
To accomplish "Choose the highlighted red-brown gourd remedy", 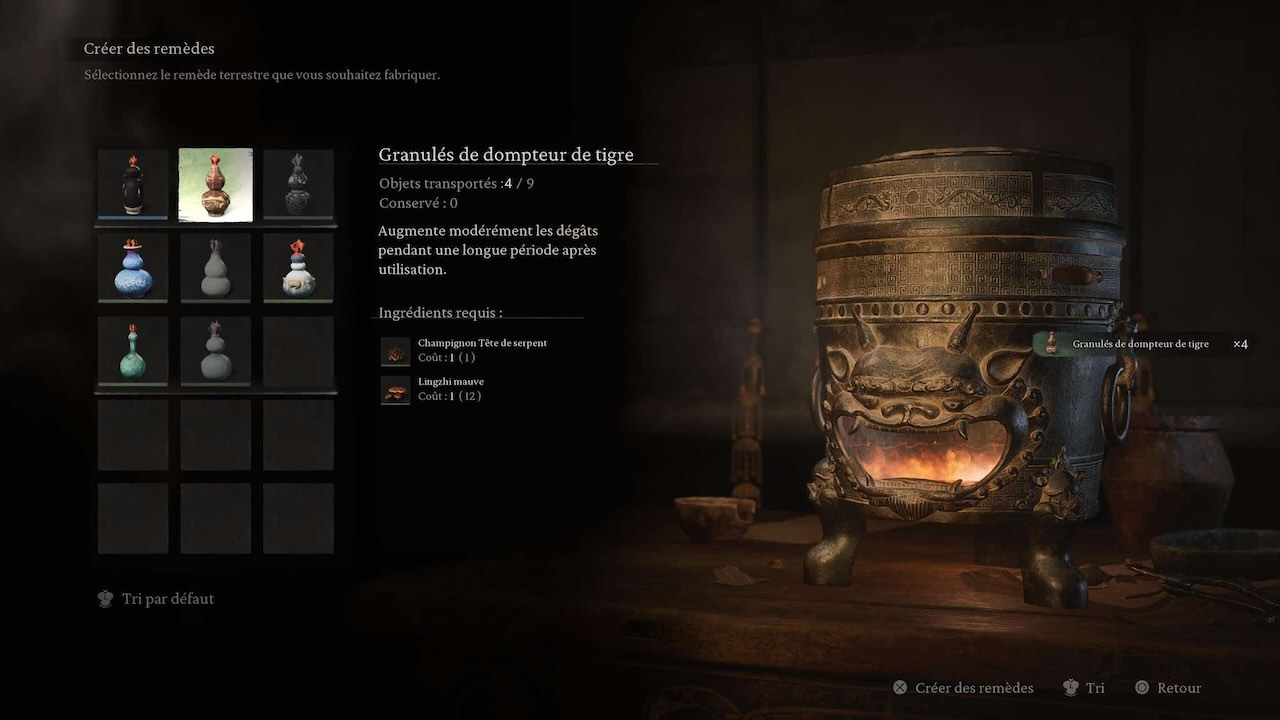I will coord(215,184).
